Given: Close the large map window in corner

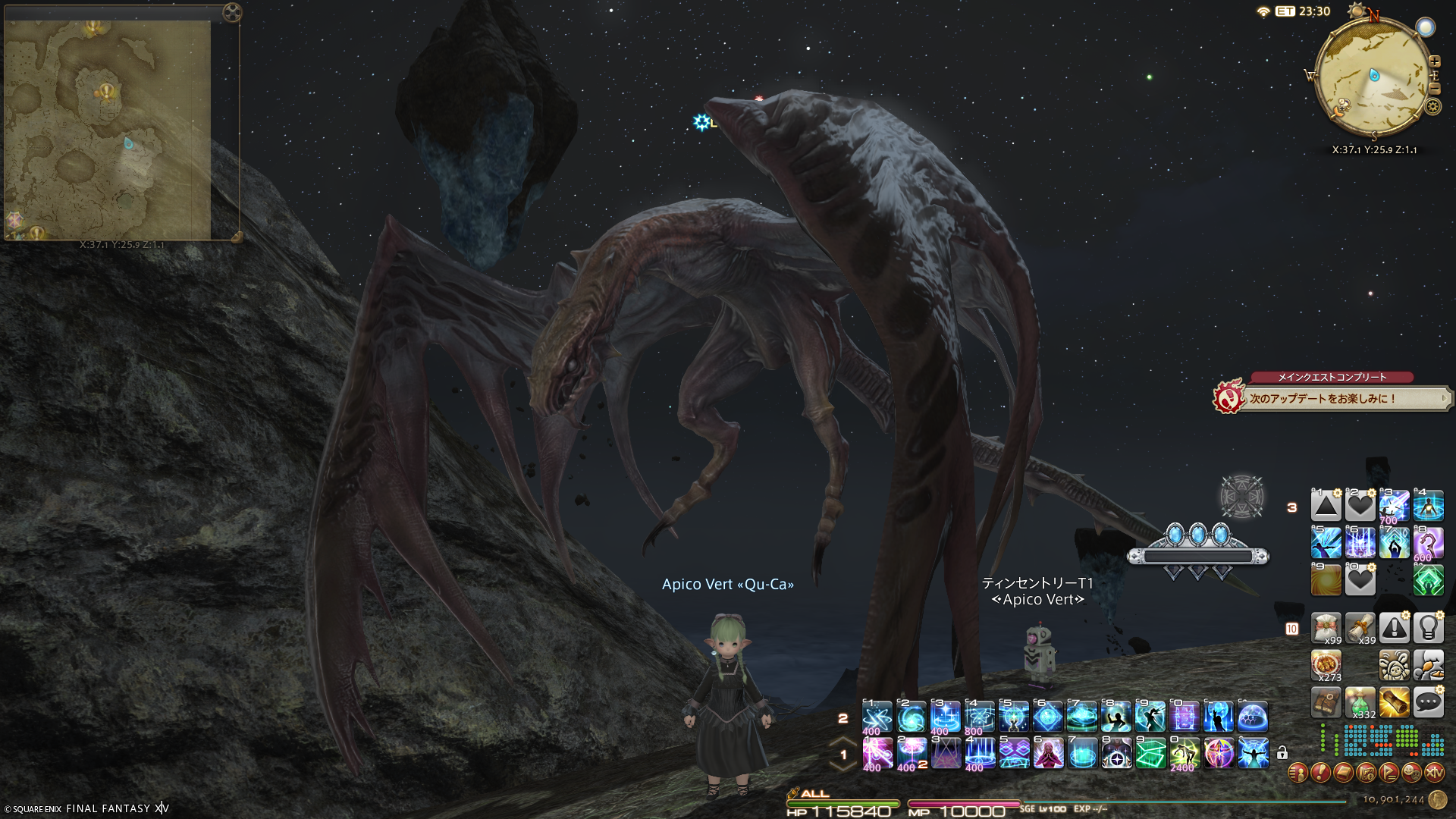Looking at the screenshot, I should click(x=233, y=12).
